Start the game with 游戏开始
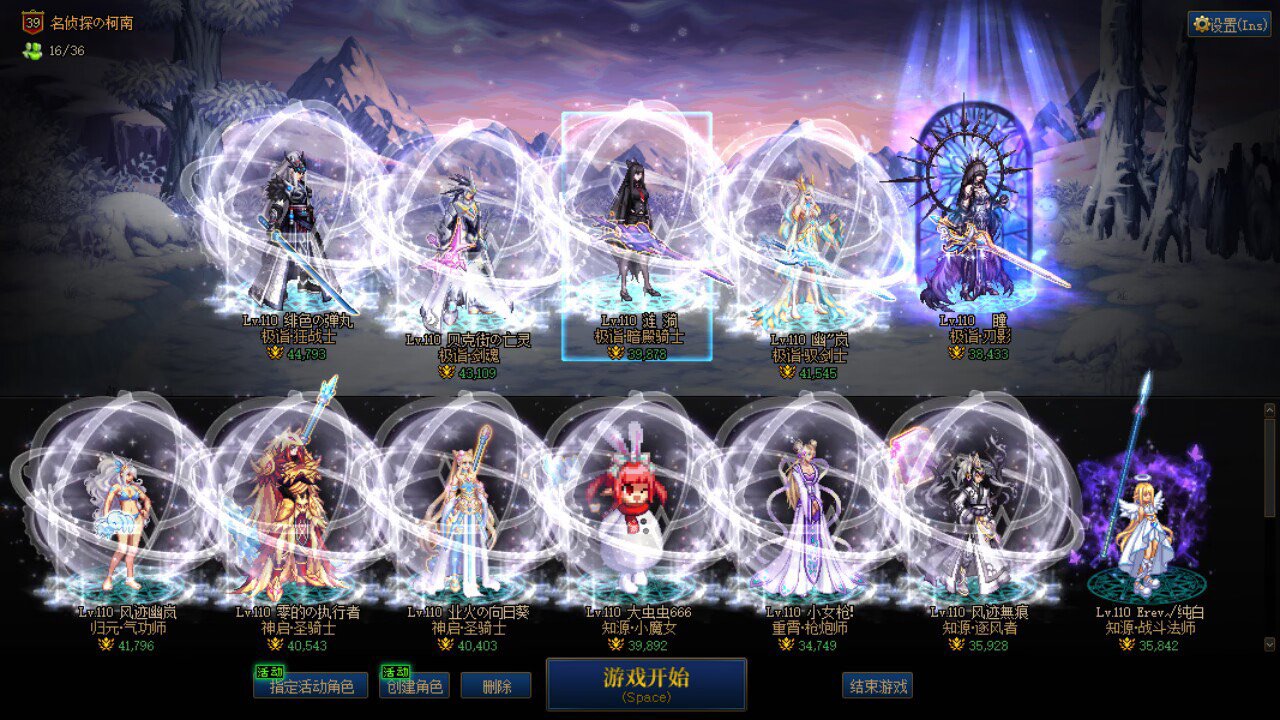The image size is (1280, 720). [646, 683]
